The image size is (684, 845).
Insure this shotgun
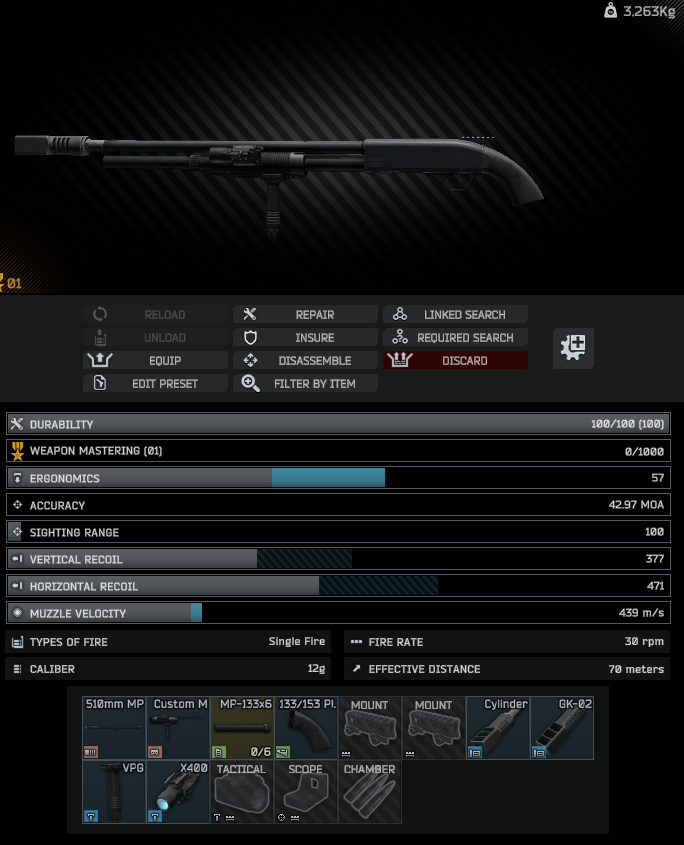tap(306, 338)
